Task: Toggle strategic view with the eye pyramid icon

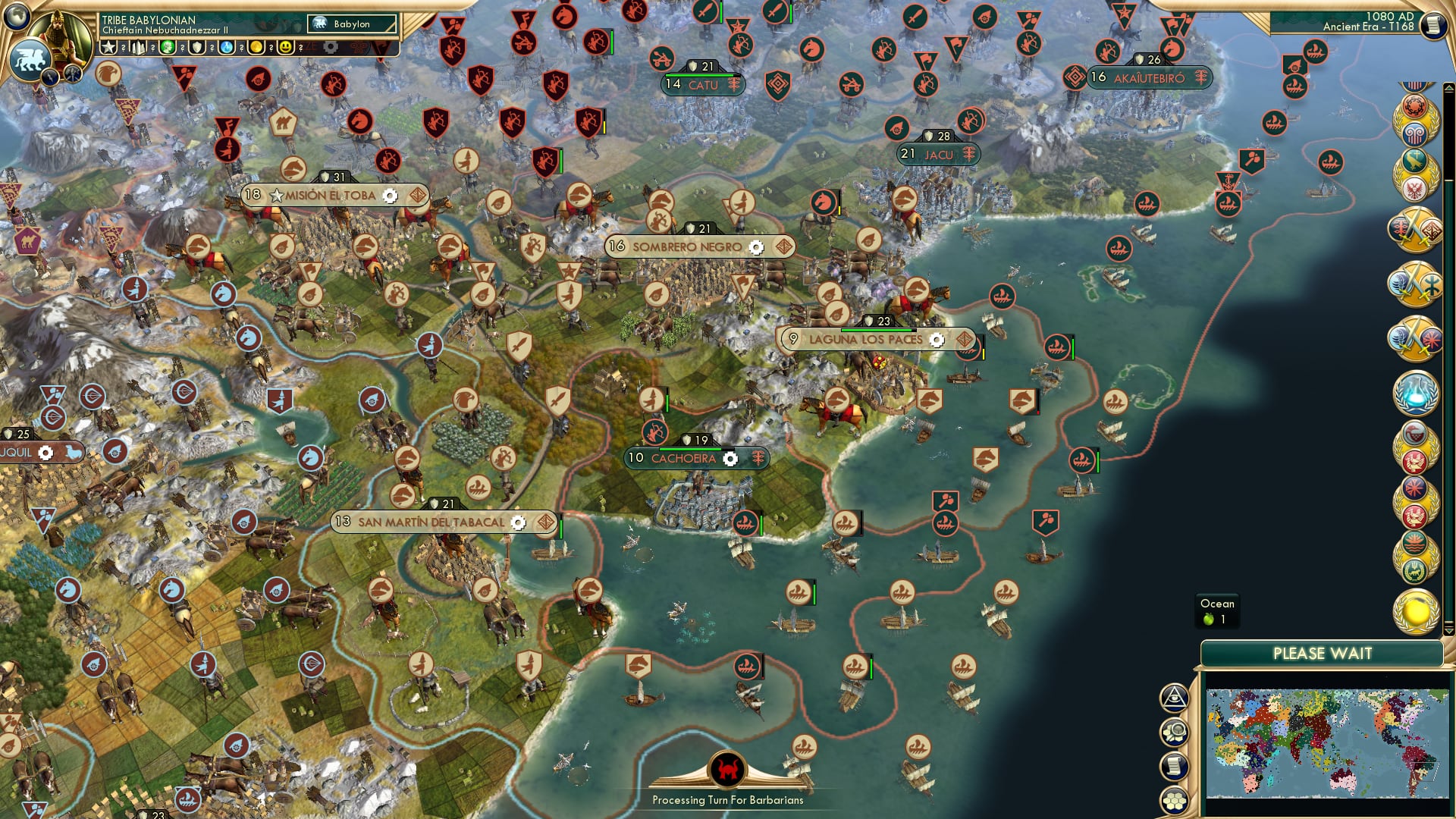Action: pyautogui.click(x=1175, y=697)
